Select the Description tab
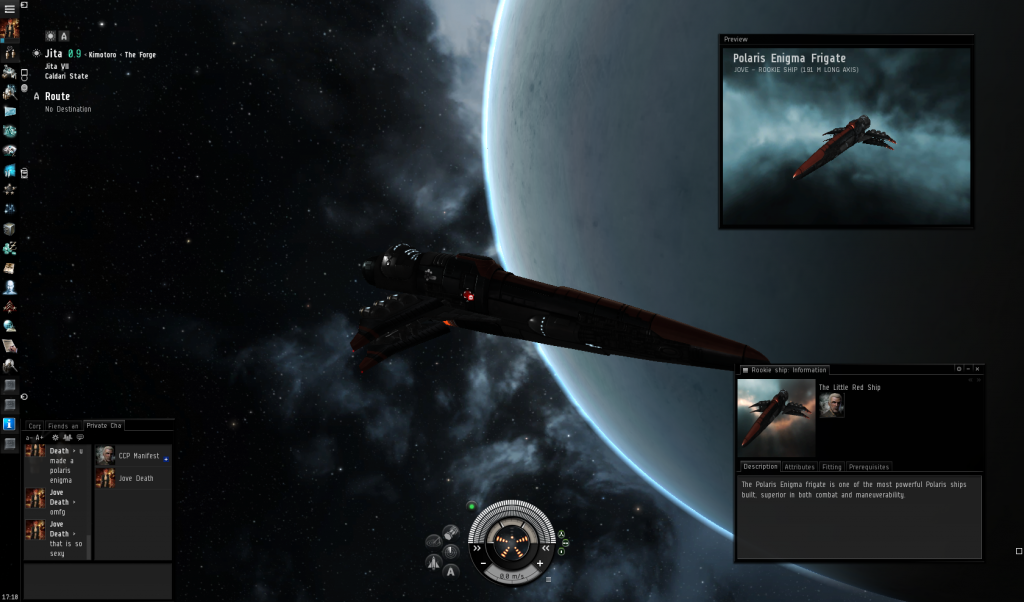 [761, 467]
